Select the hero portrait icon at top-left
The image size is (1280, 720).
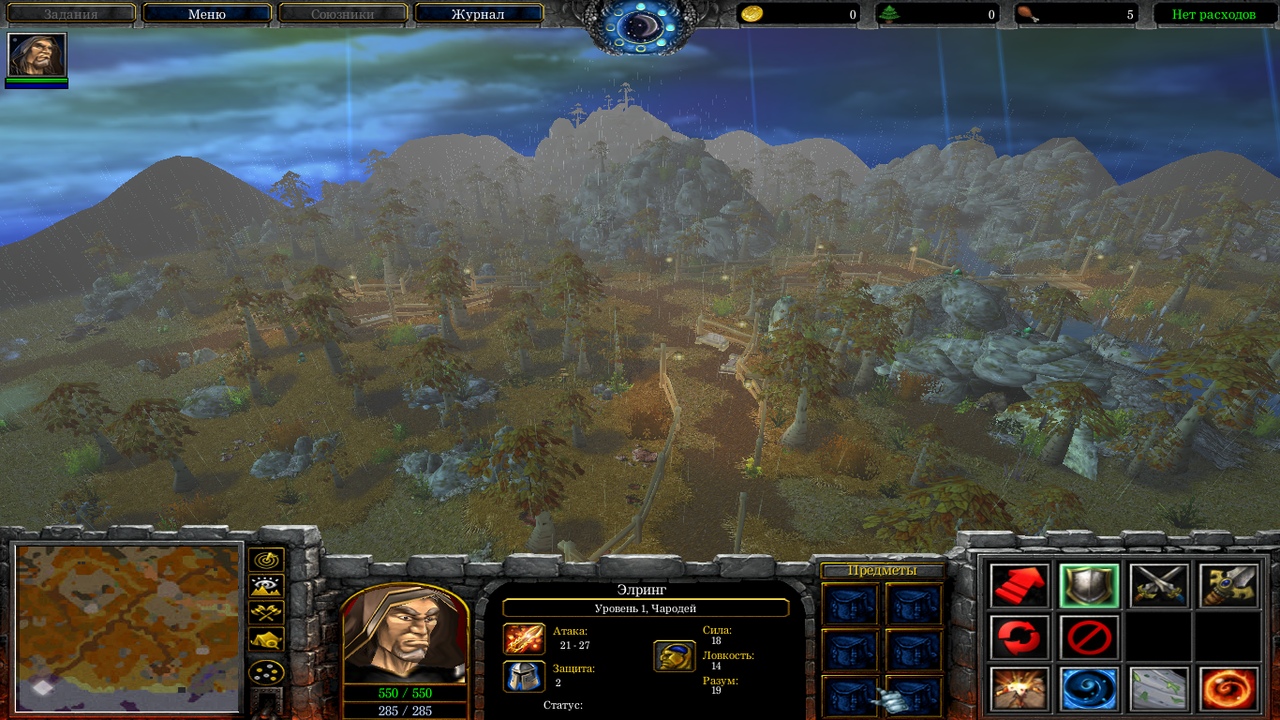[x=37, y=55]
